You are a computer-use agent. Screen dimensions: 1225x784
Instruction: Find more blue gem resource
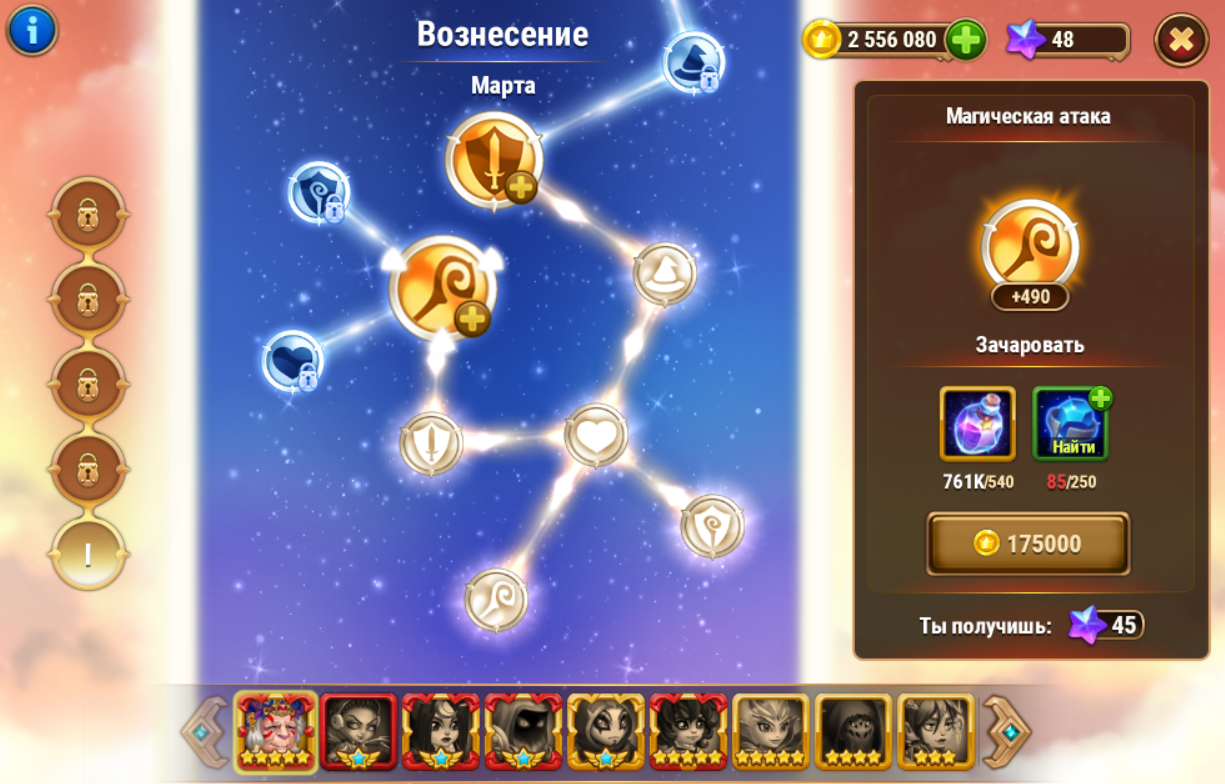click(x=1070, y=424)
